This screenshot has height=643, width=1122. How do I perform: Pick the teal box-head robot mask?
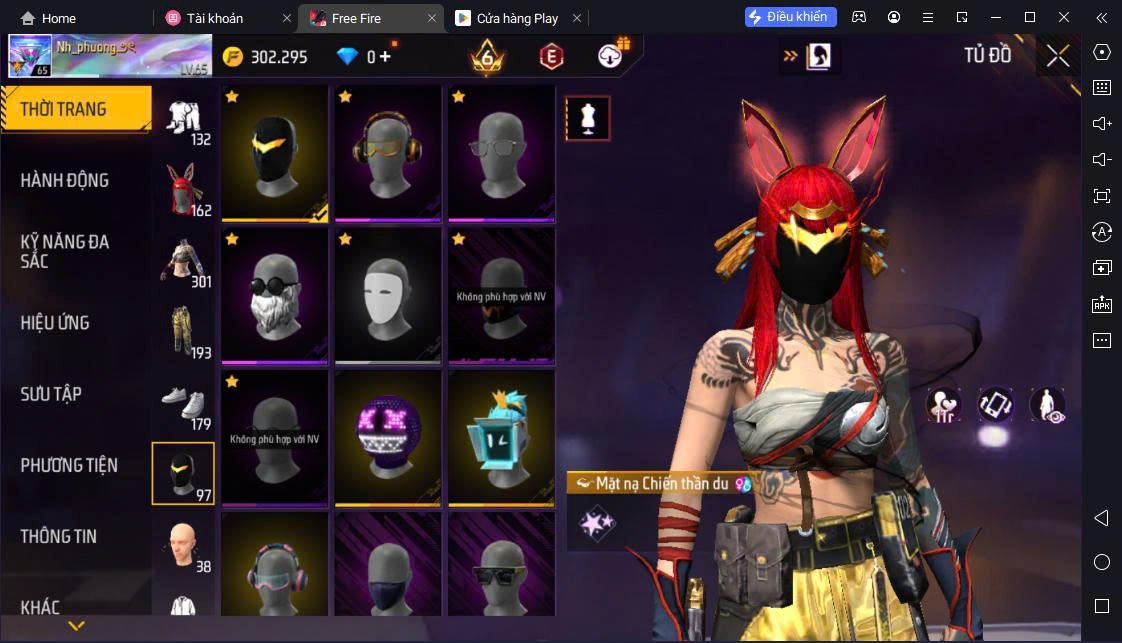coord(501,437)
